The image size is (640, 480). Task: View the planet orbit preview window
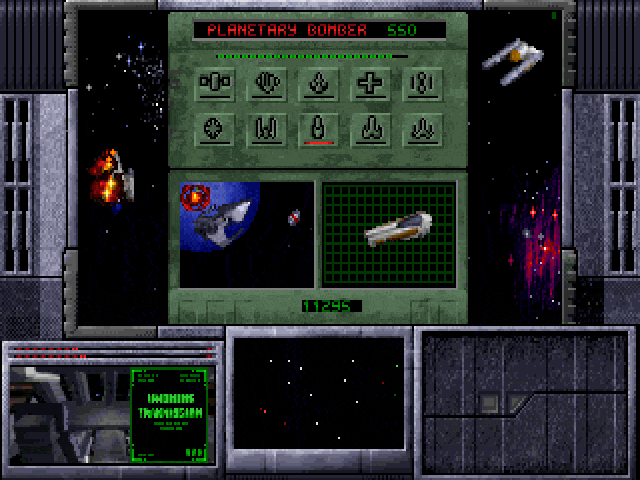coord(246,234)
